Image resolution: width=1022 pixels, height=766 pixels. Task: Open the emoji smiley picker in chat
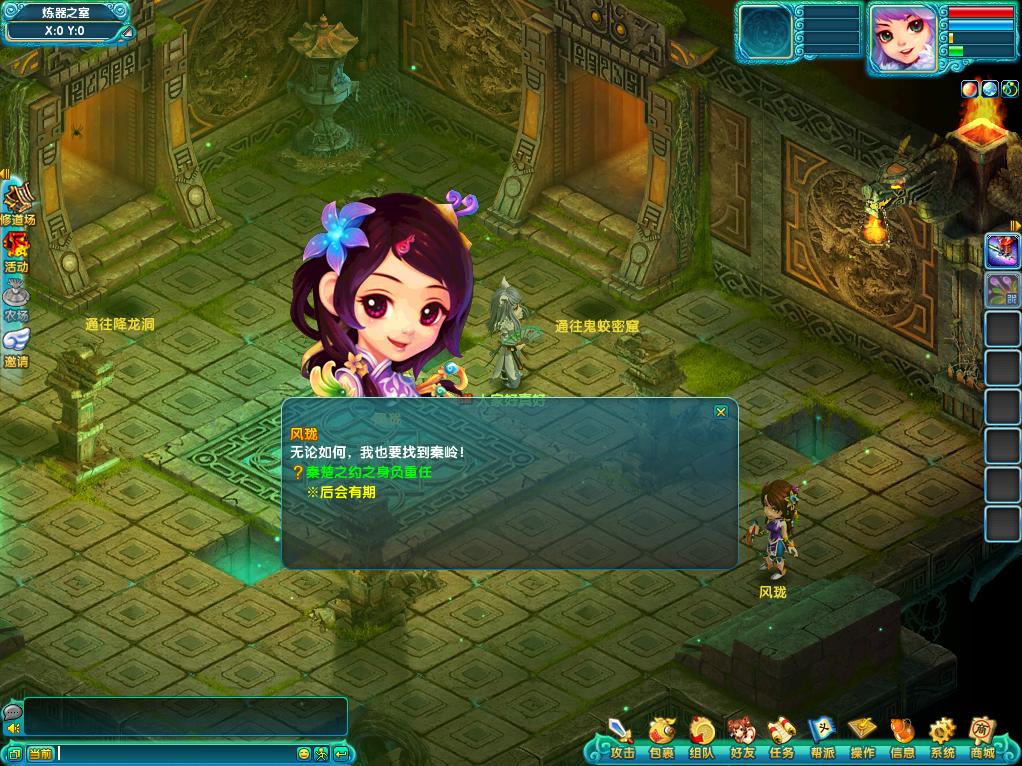click(304, 753)
